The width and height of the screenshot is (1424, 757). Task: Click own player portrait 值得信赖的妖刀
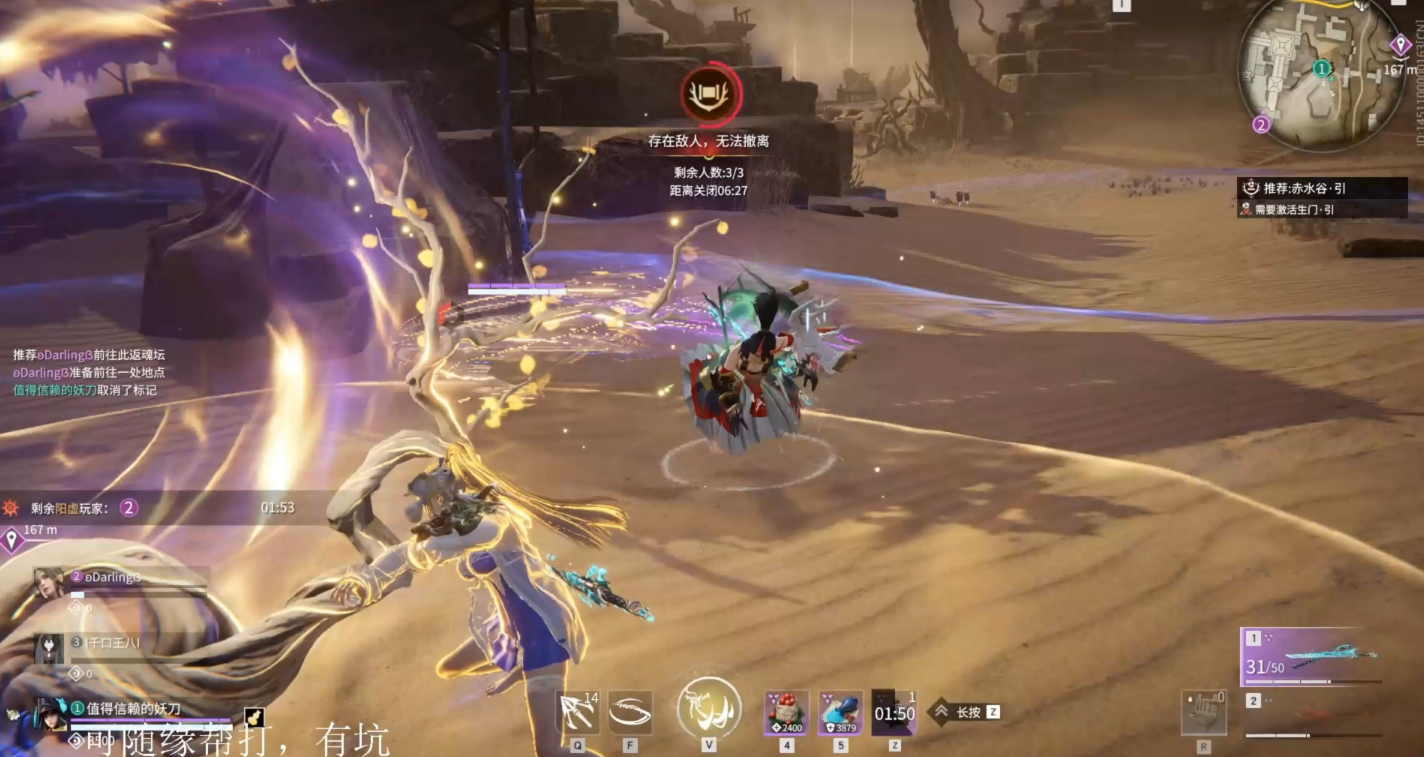pos(50,714)
